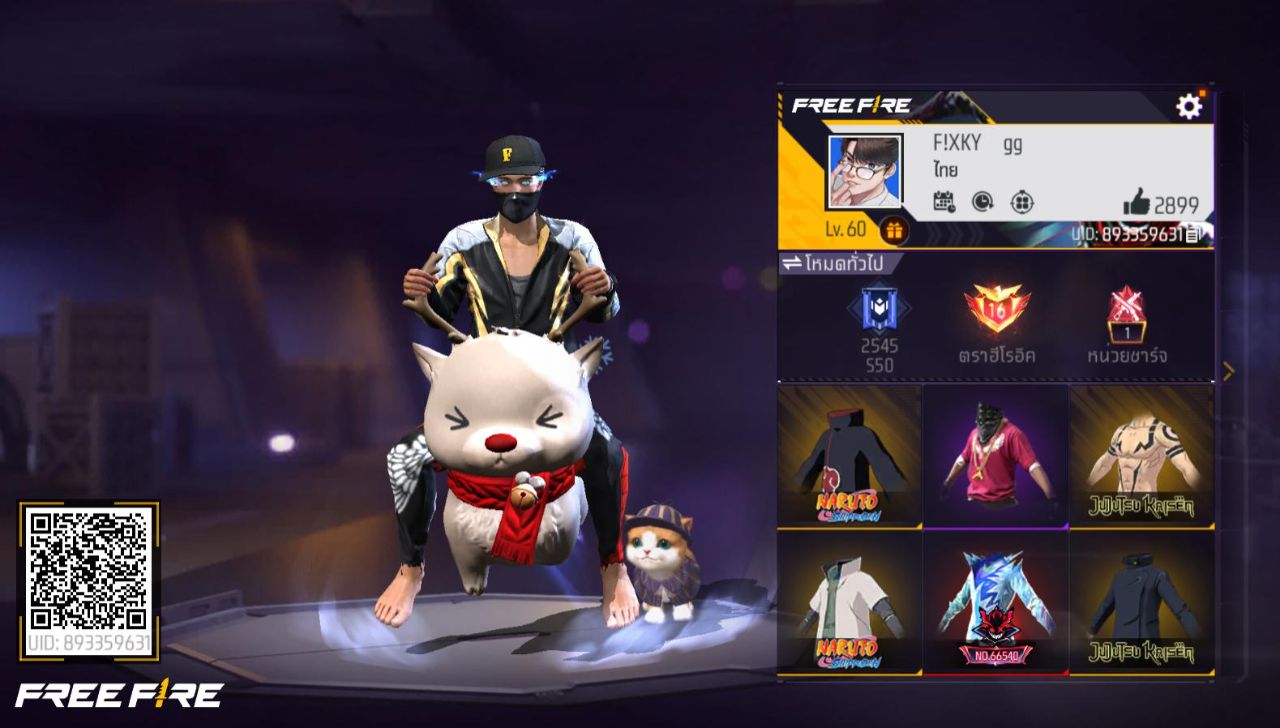
Task: Select the black Akatsuki cloak Naruto outfit
Action: pyautogui.click(x=849, y=456)
